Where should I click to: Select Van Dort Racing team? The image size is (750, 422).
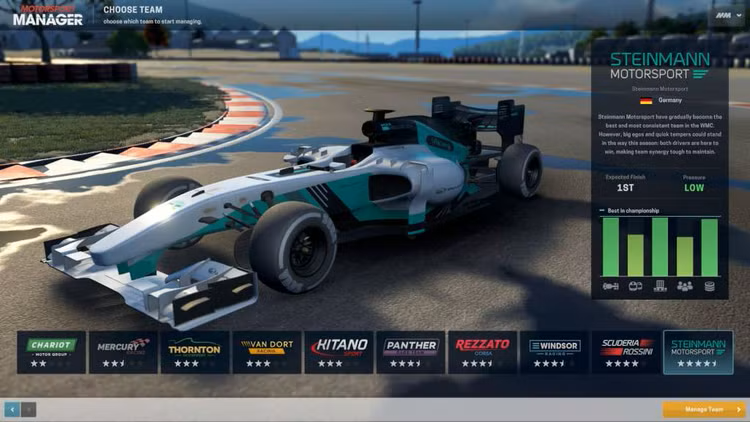click(267, 352)
